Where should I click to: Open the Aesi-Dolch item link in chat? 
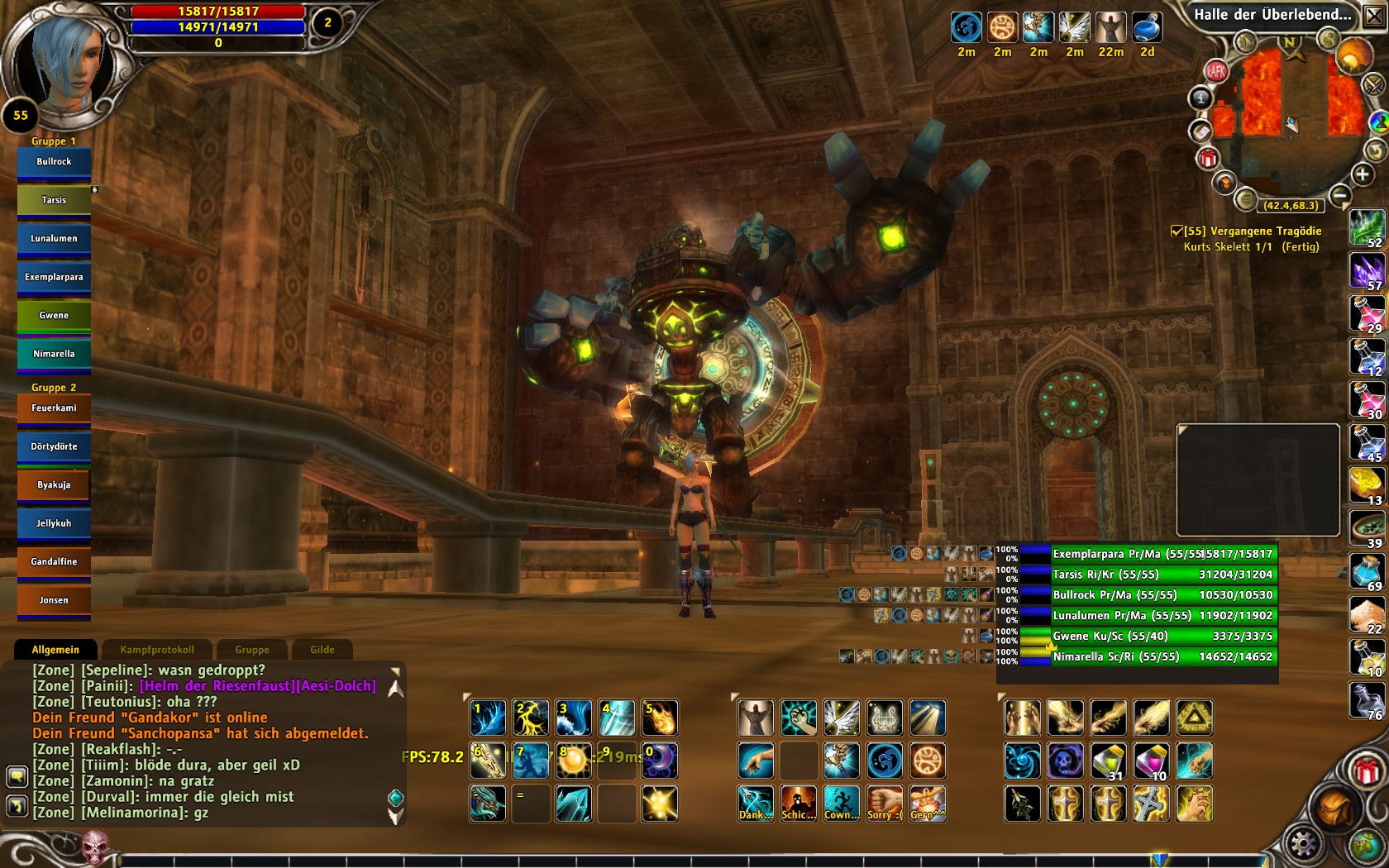[x=337, y=686]
